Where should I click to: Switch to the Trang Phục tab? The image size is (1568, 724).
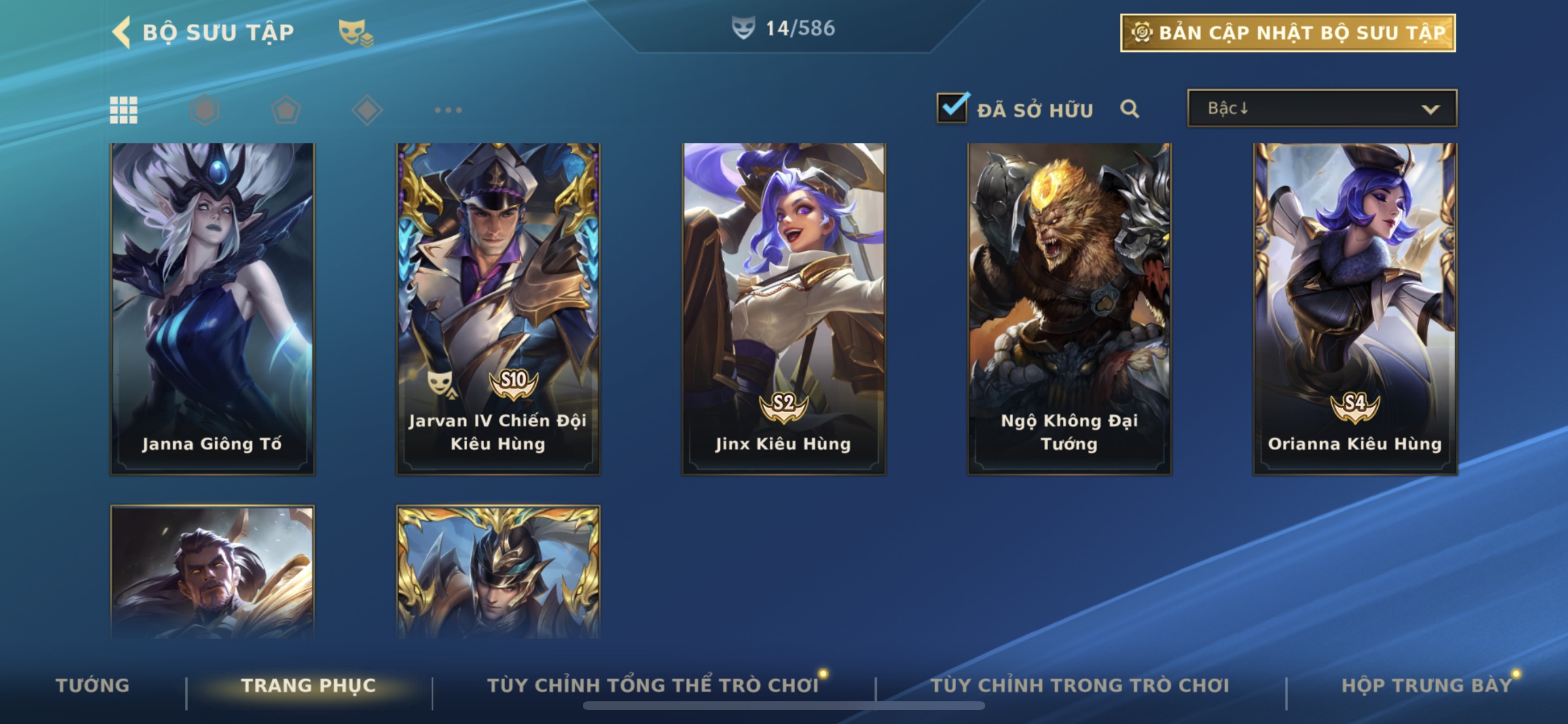click(309, 686)
